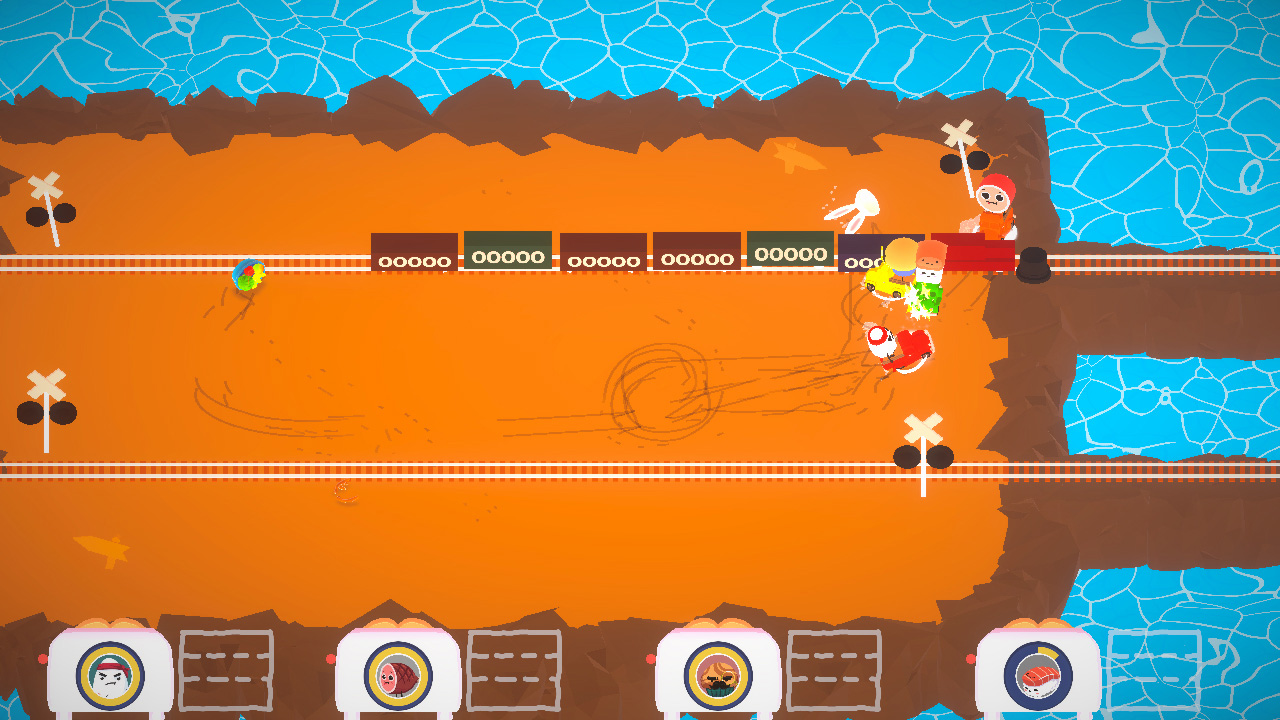Click the rainbow ball near the left track
Viewport: 1280px width, 720px height.
(248, 274)
